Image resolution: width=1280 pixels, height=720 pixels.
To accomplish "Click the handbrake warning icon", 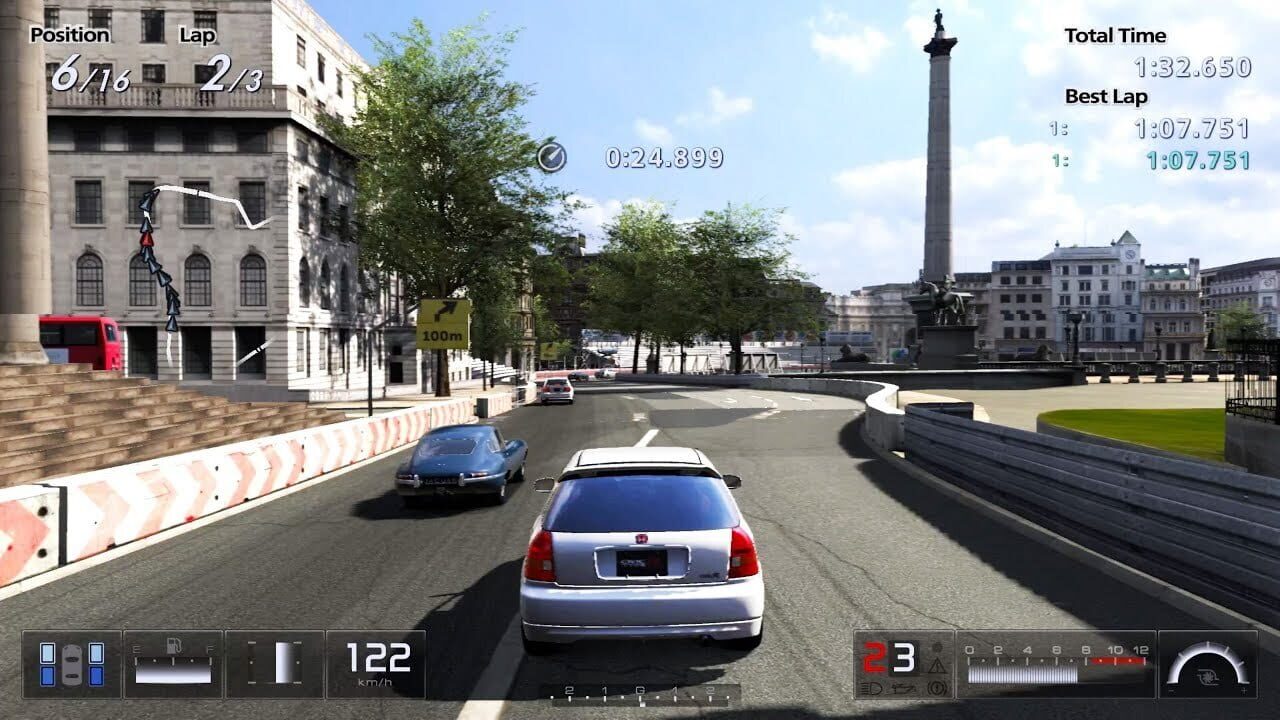I will [936, 688].
